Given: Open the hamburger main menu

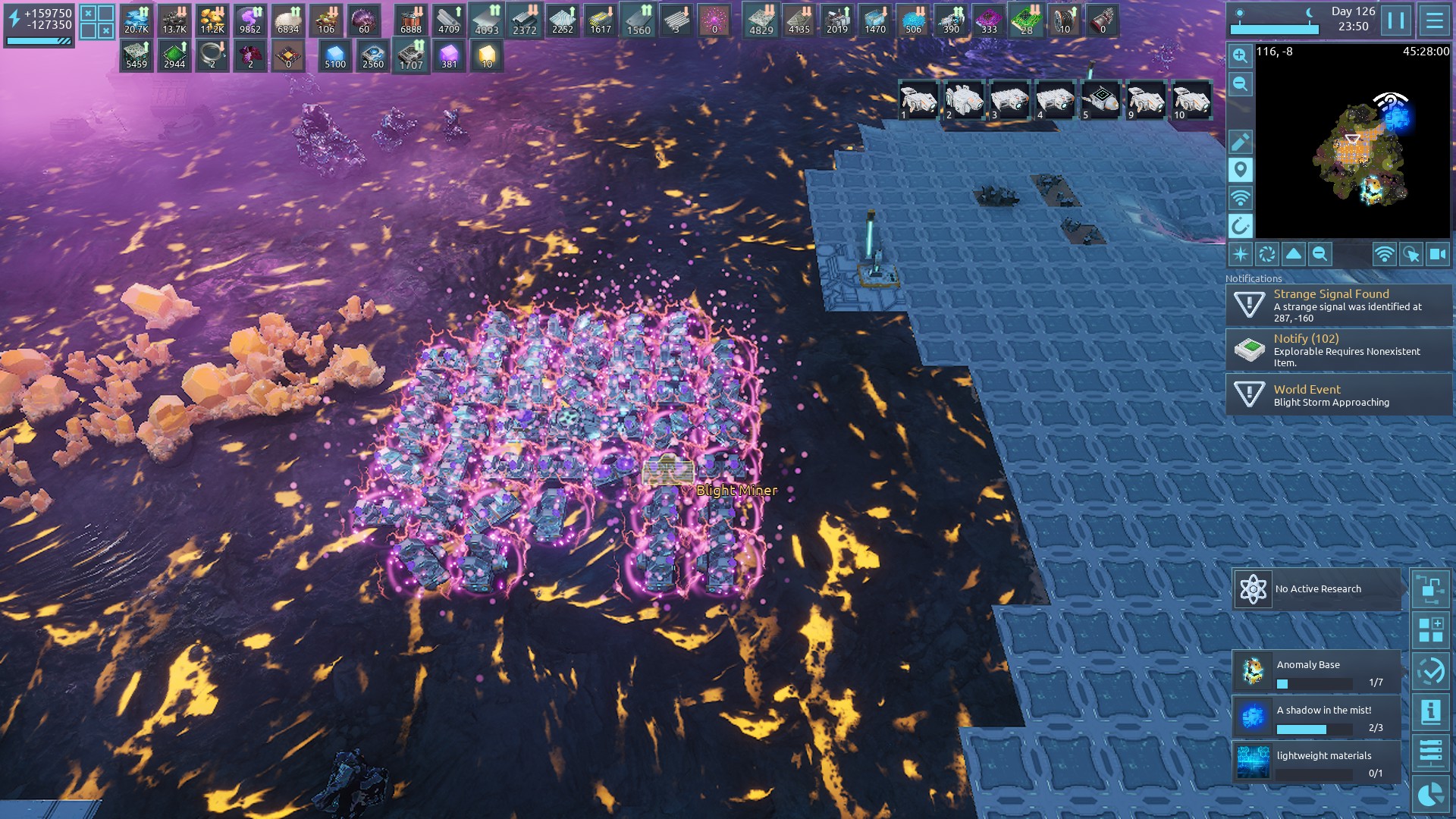Looking at the screenshot, I should click(1434, 20).
